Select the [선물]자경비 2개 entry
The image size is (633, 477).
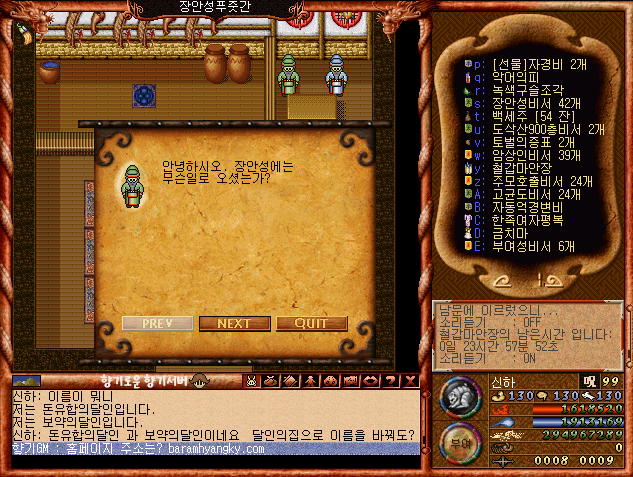pyautogui.click(x=534, y=63)
